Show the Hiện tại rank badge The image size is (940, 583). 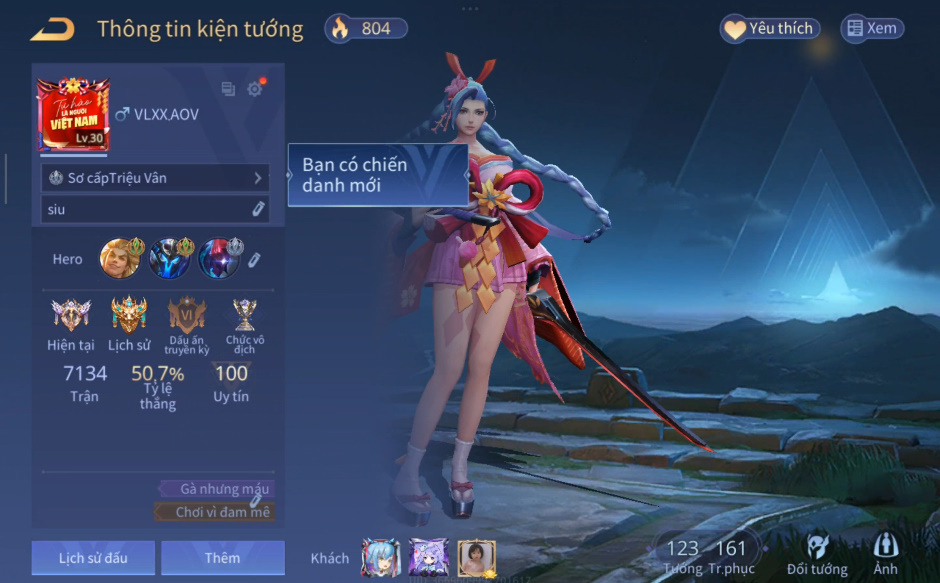(71, 316)
